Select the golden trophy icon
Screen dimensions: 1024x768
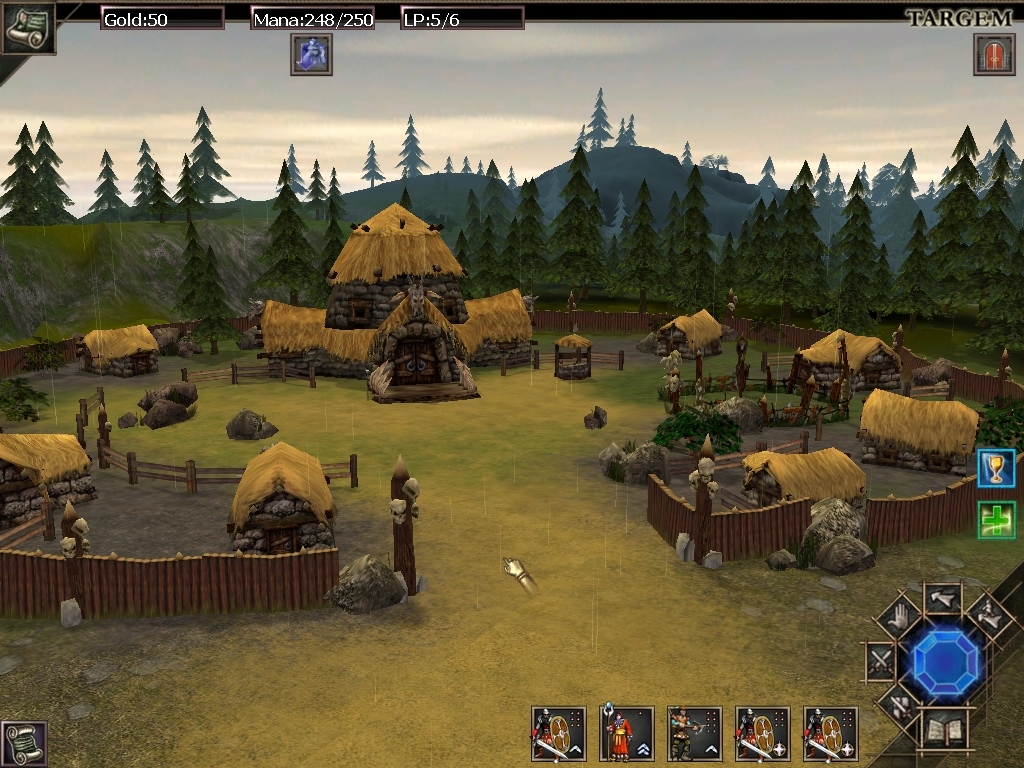996,468
